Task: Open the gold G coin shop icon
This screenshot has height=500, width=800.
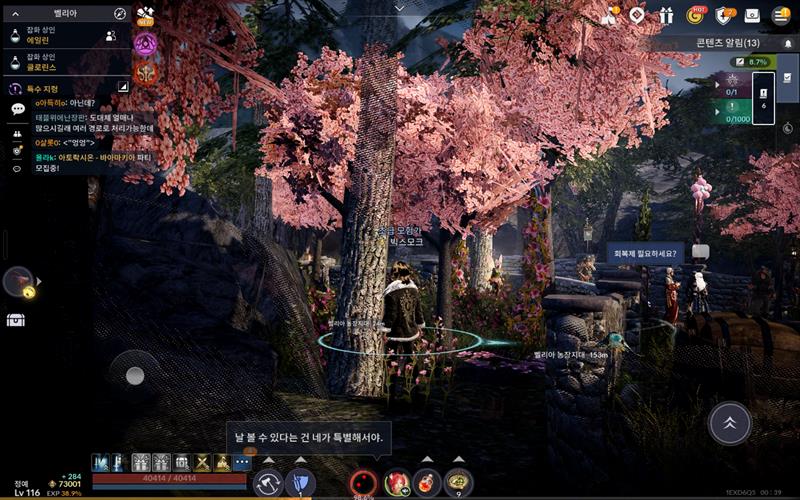Action: pyautogui.click(x=695, y=15)
